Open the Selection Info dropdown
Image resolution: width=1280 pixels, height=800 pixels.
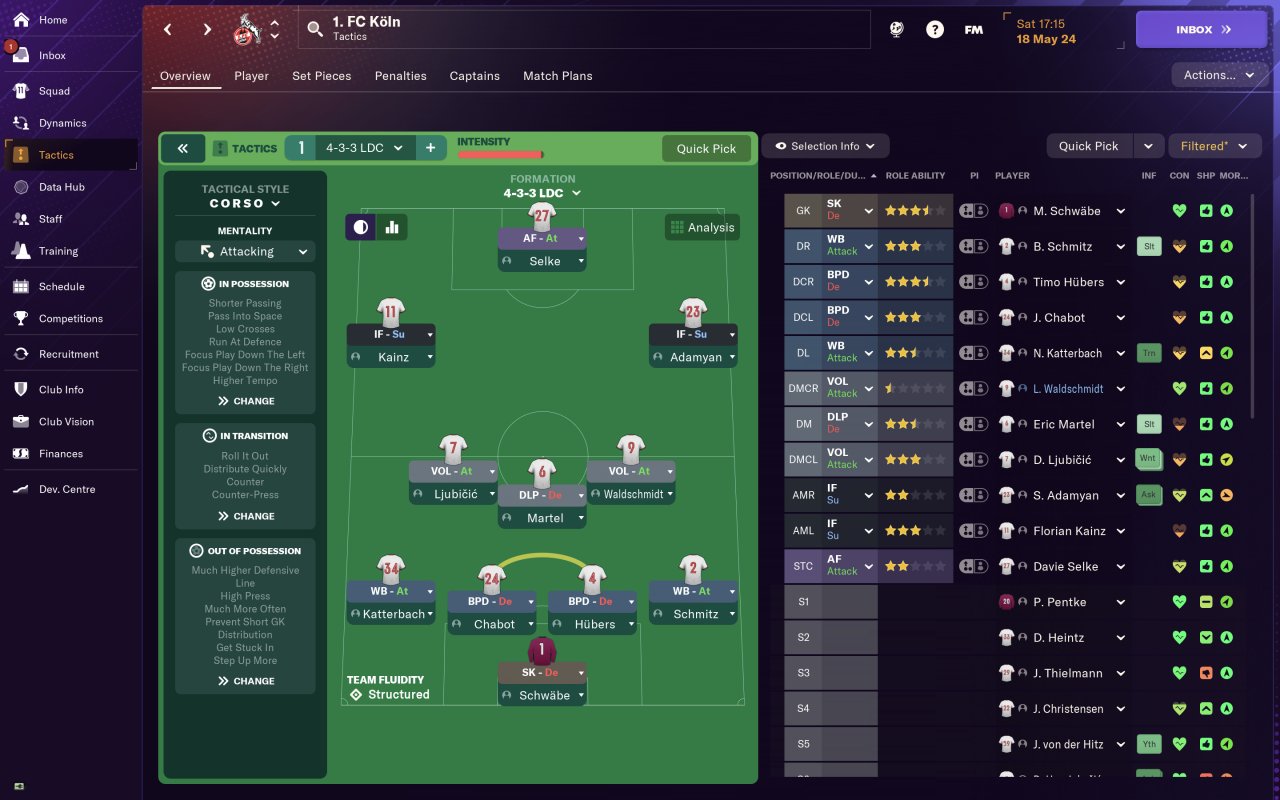[825, 146]
